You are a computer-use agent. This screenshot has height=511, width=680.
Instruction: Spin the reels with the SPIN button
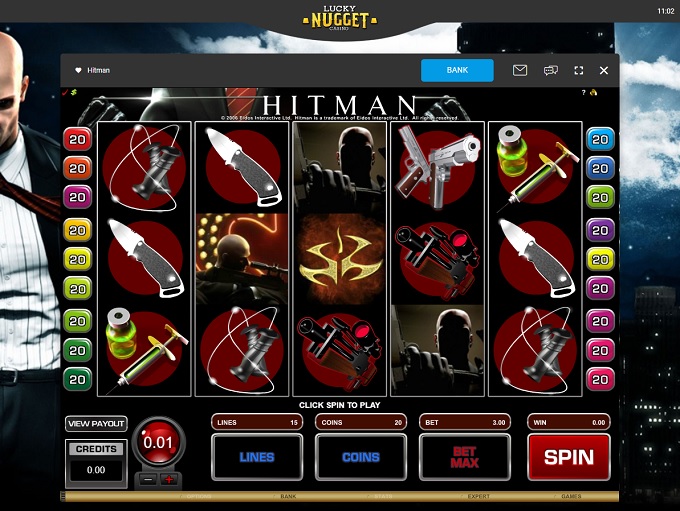click(x=568, y=458)
